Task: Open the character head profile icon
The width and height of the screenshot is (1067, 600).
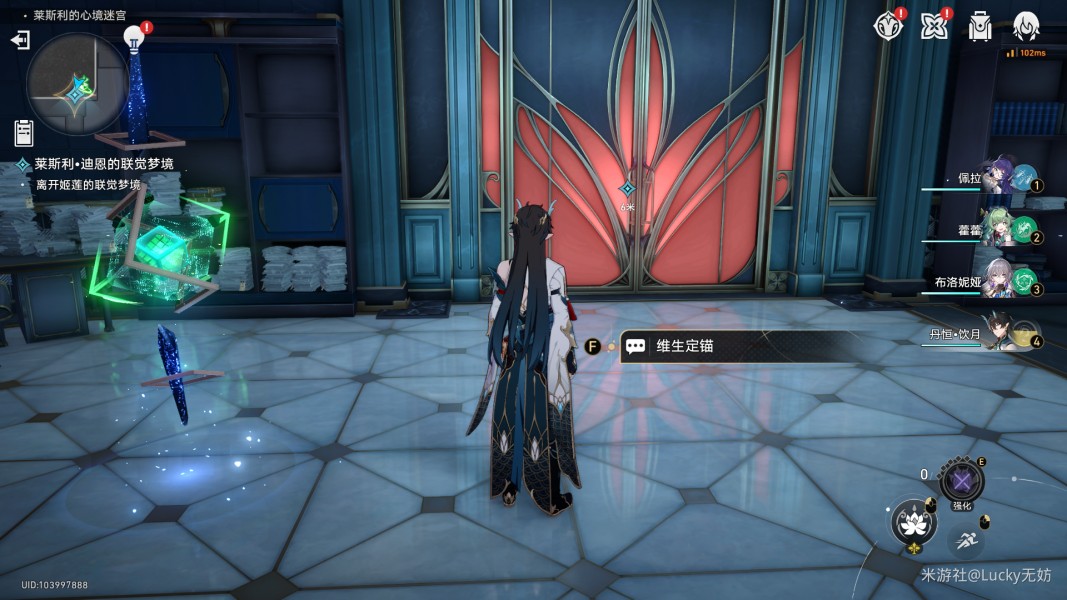Action: (x=1026, y=27)
